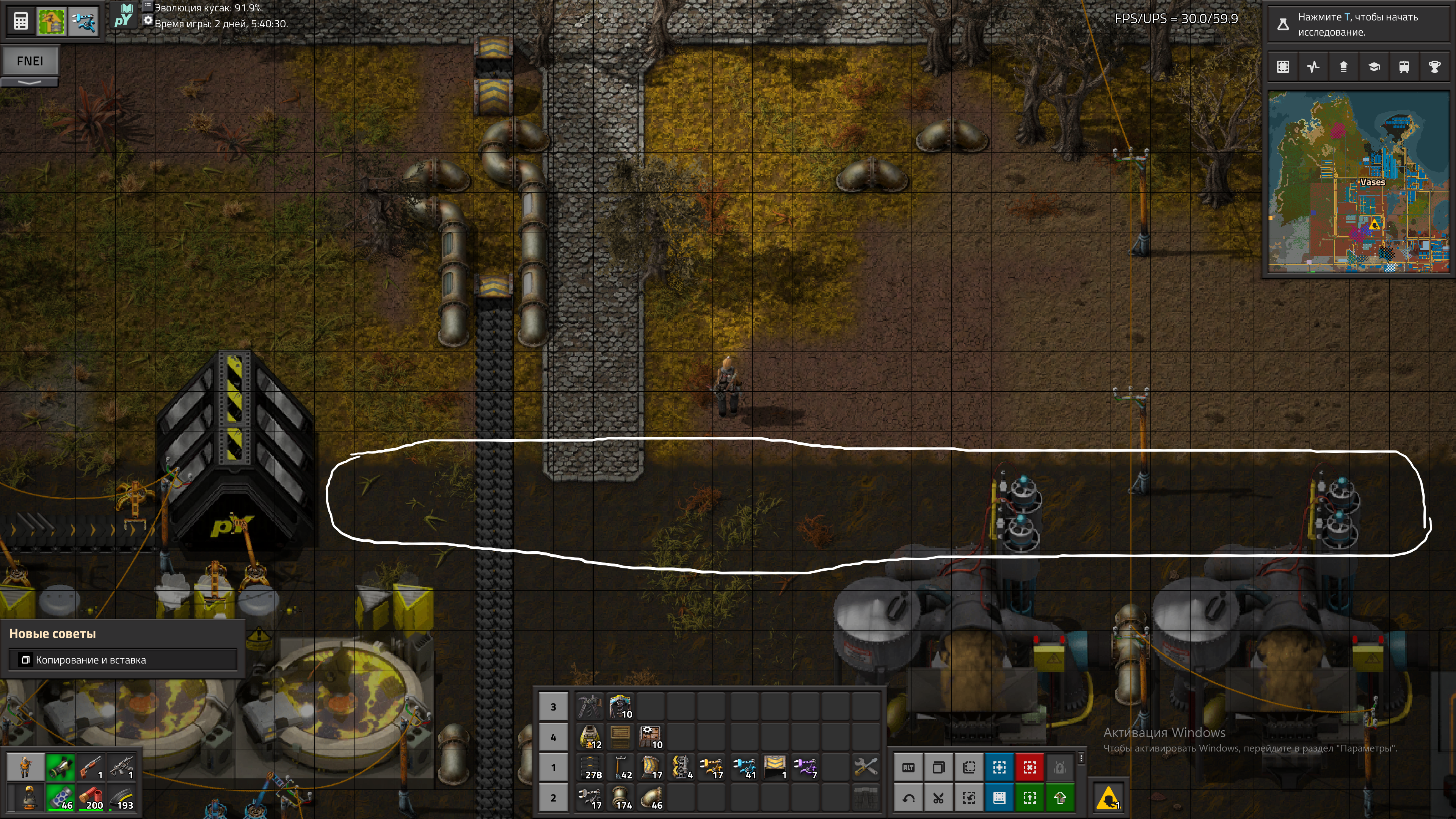Open the FNEI recipe browser

(x=30, y=61)
